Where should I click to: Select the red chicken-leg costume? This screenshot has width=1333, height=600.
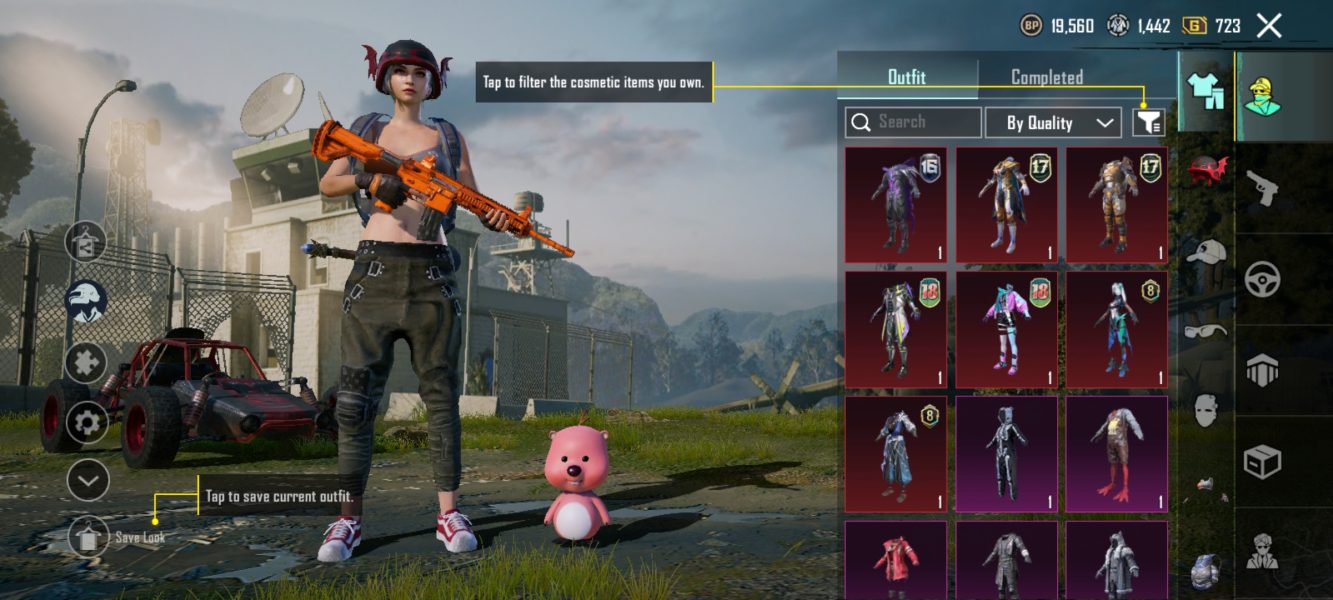(1116, 453)
